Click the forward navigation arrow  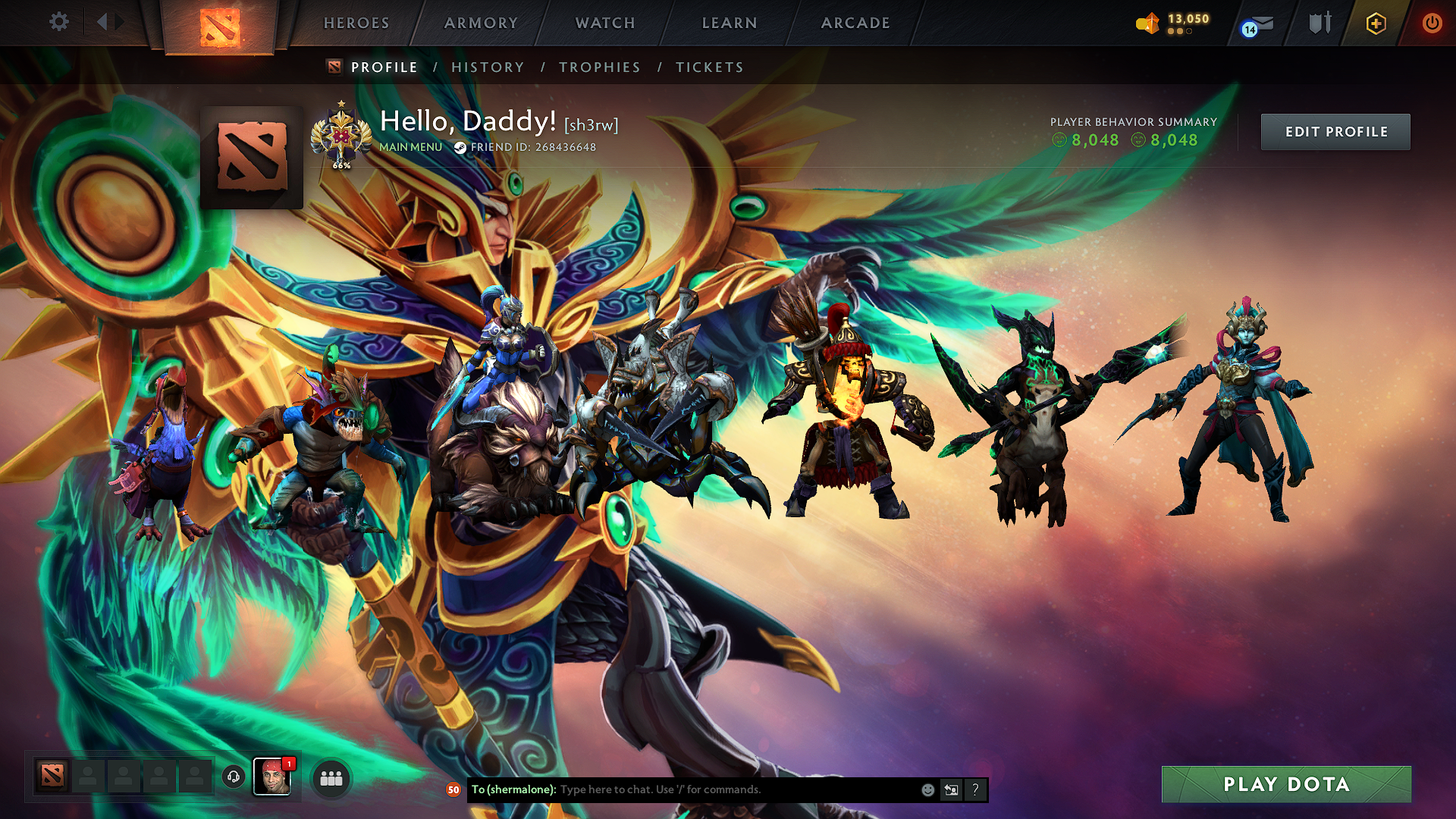tap(120, 22)
